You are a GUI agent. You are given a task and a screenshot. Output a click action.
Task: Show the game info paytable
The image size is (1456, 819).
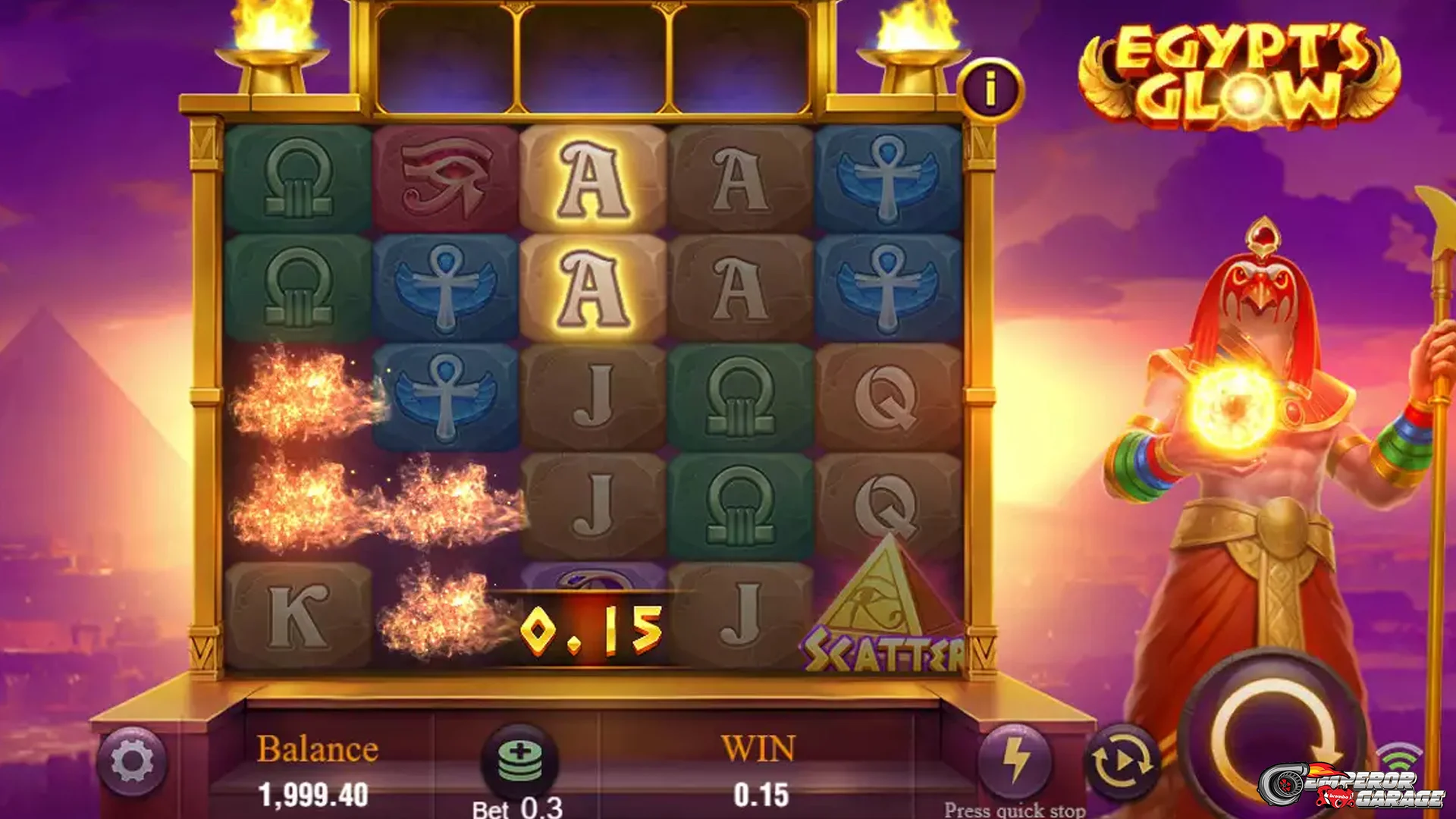(x=990, y=90)
